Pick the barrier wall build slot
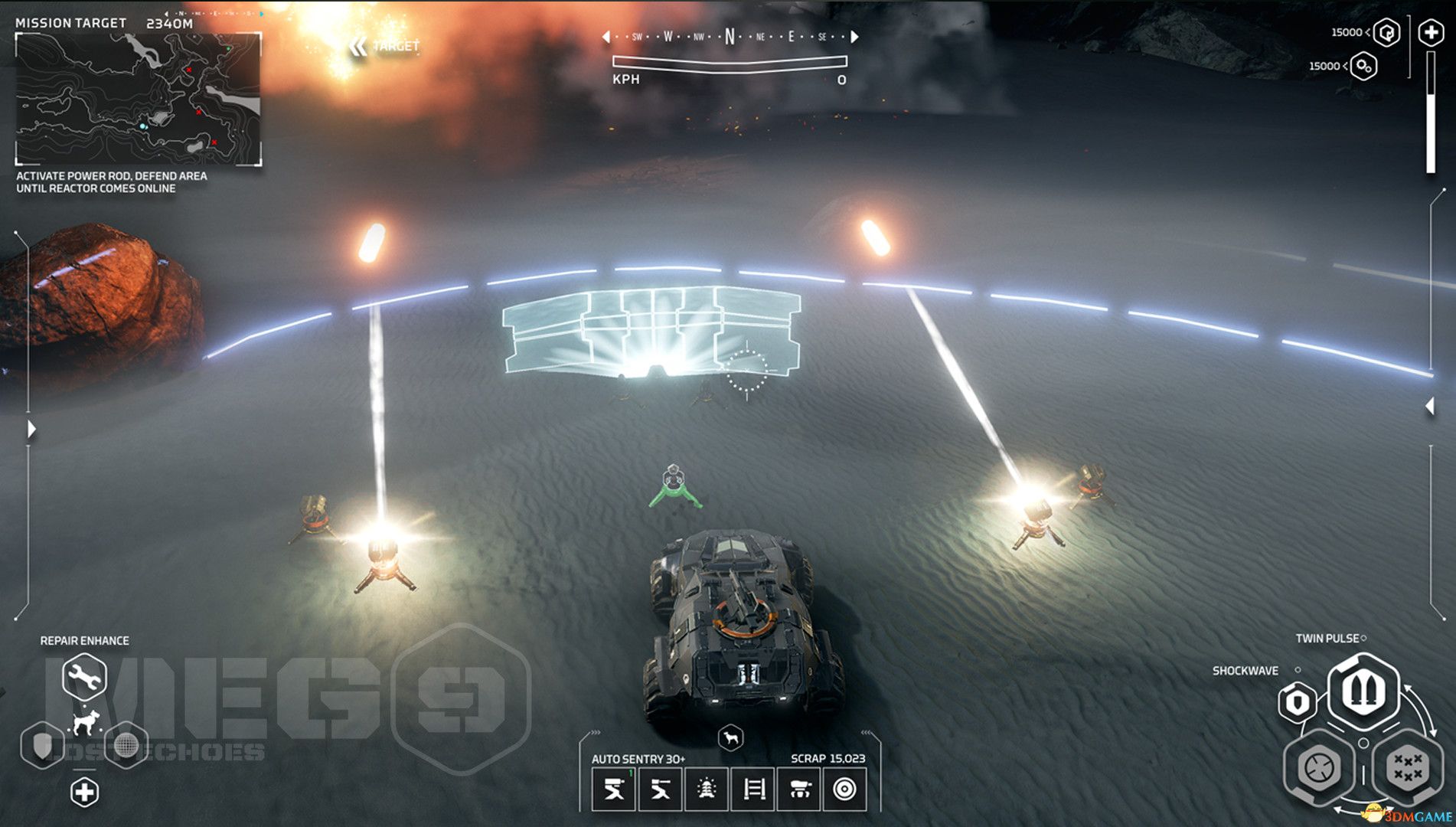This screenshot has width=1456, height=827. pos(753,789)
